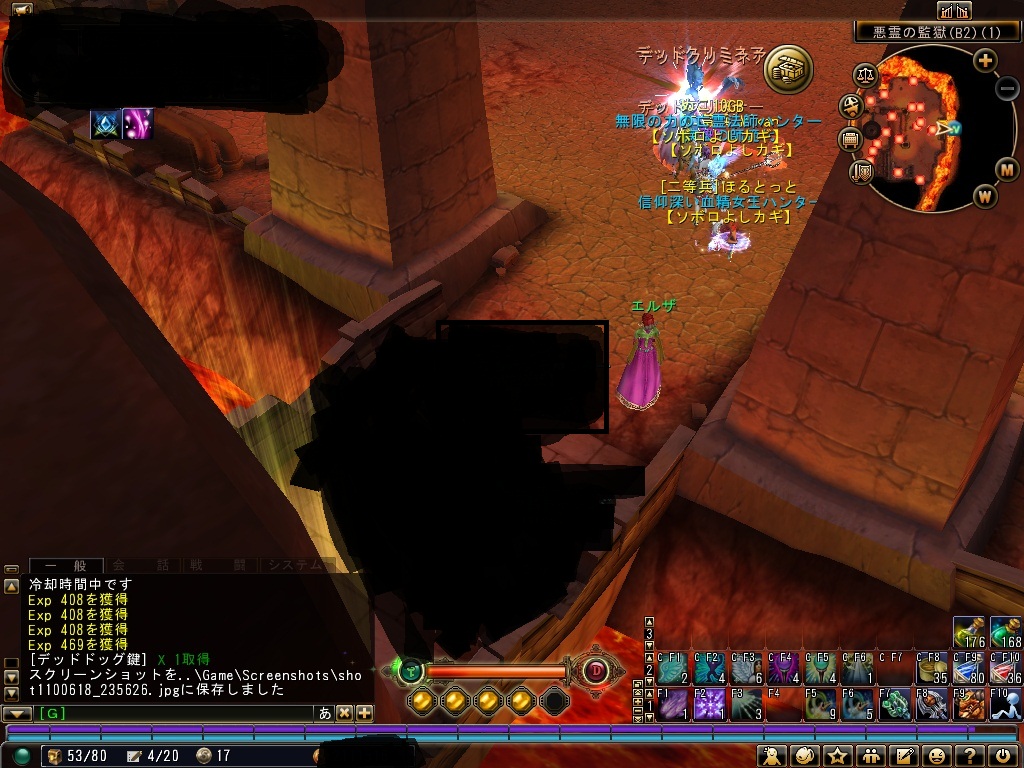Click the minimap's W button
The height and width of the screenshot is (768, 1024).
tap(985, 196)
